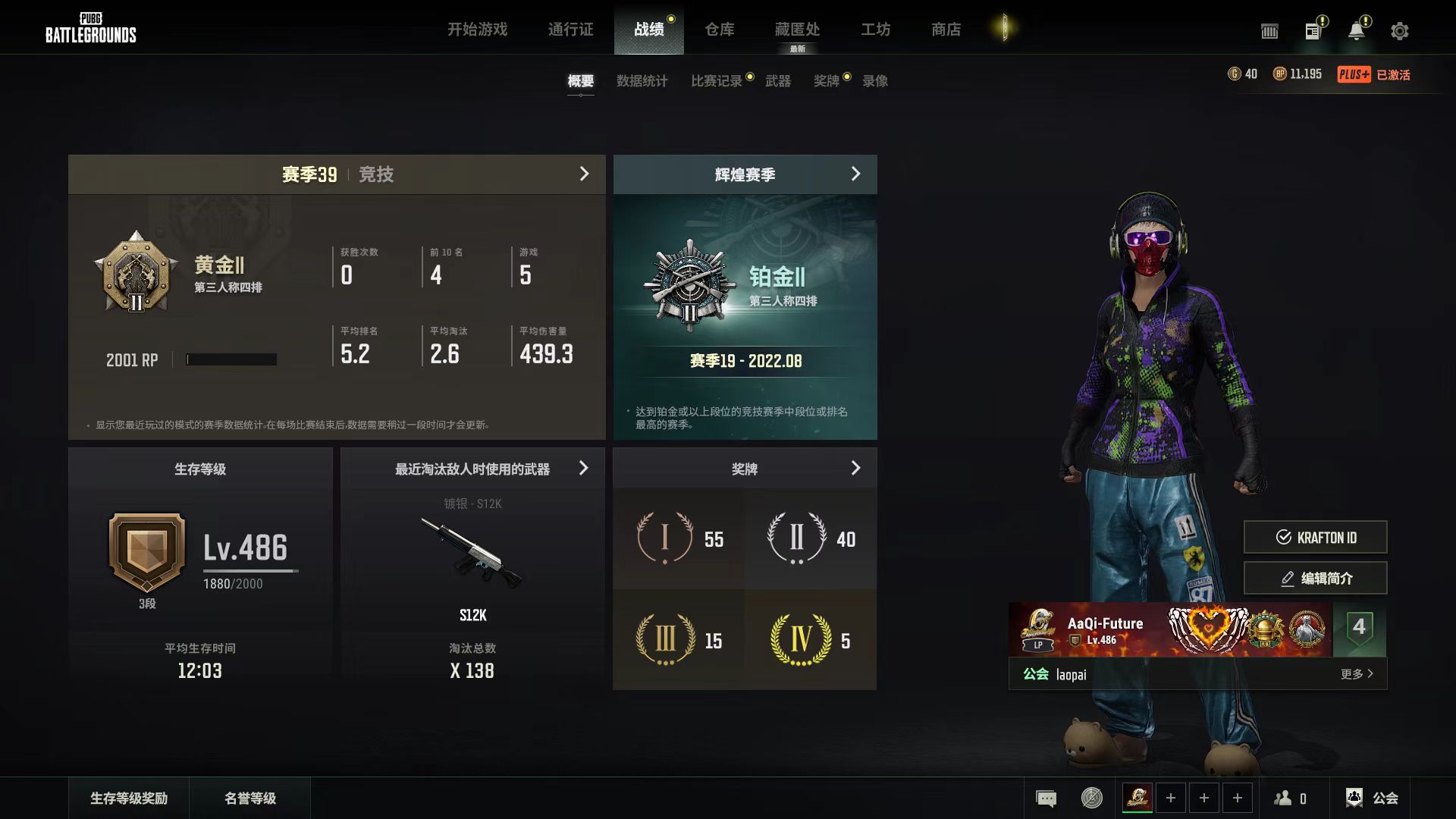Show the 武器 stats tab
Viewport: 1456px width, 819px height.
pyautogui.click(x=777, y=81)
